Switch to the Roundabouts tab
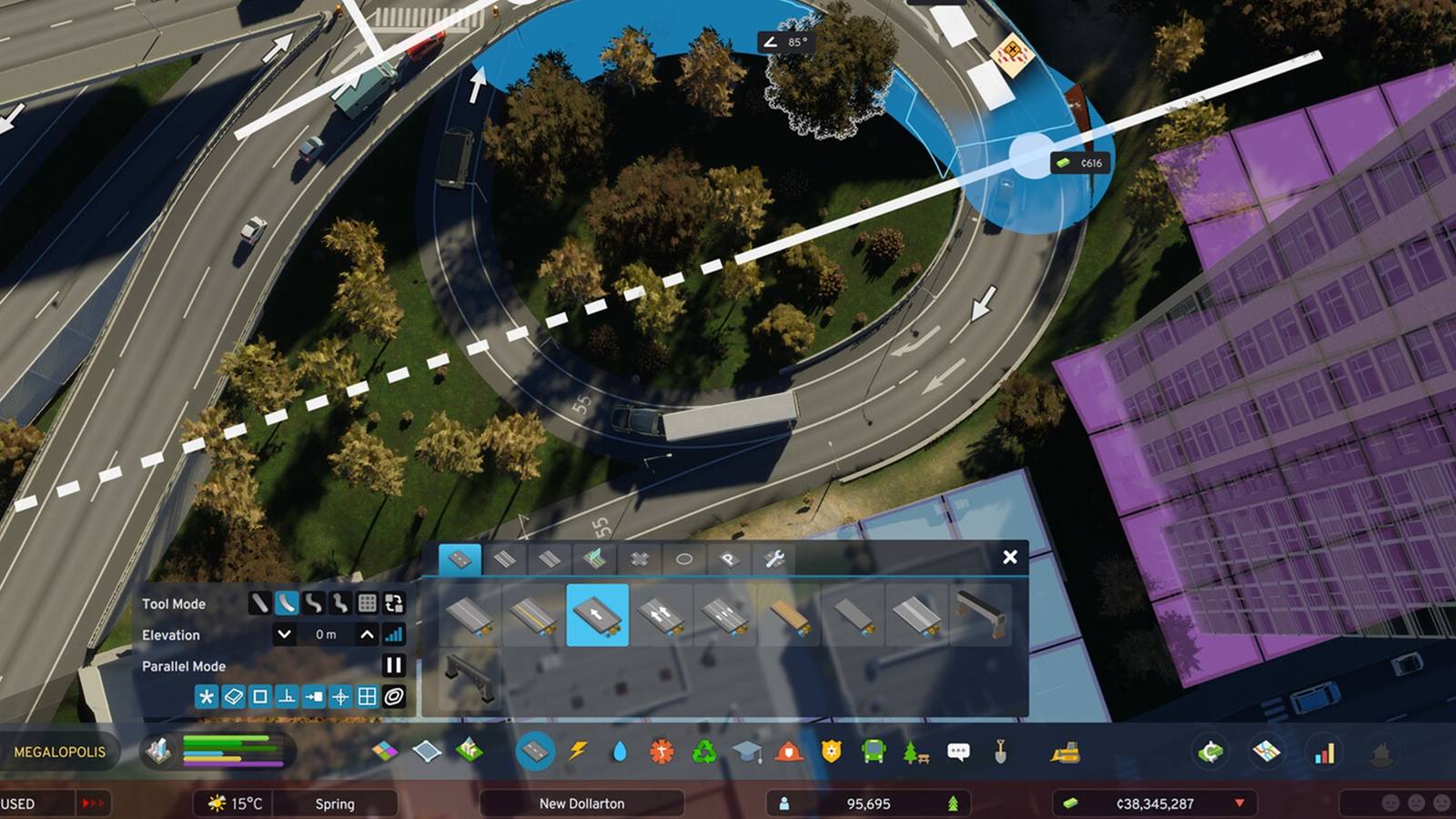Screen dimensions: 1456x819 coord(684,561)
